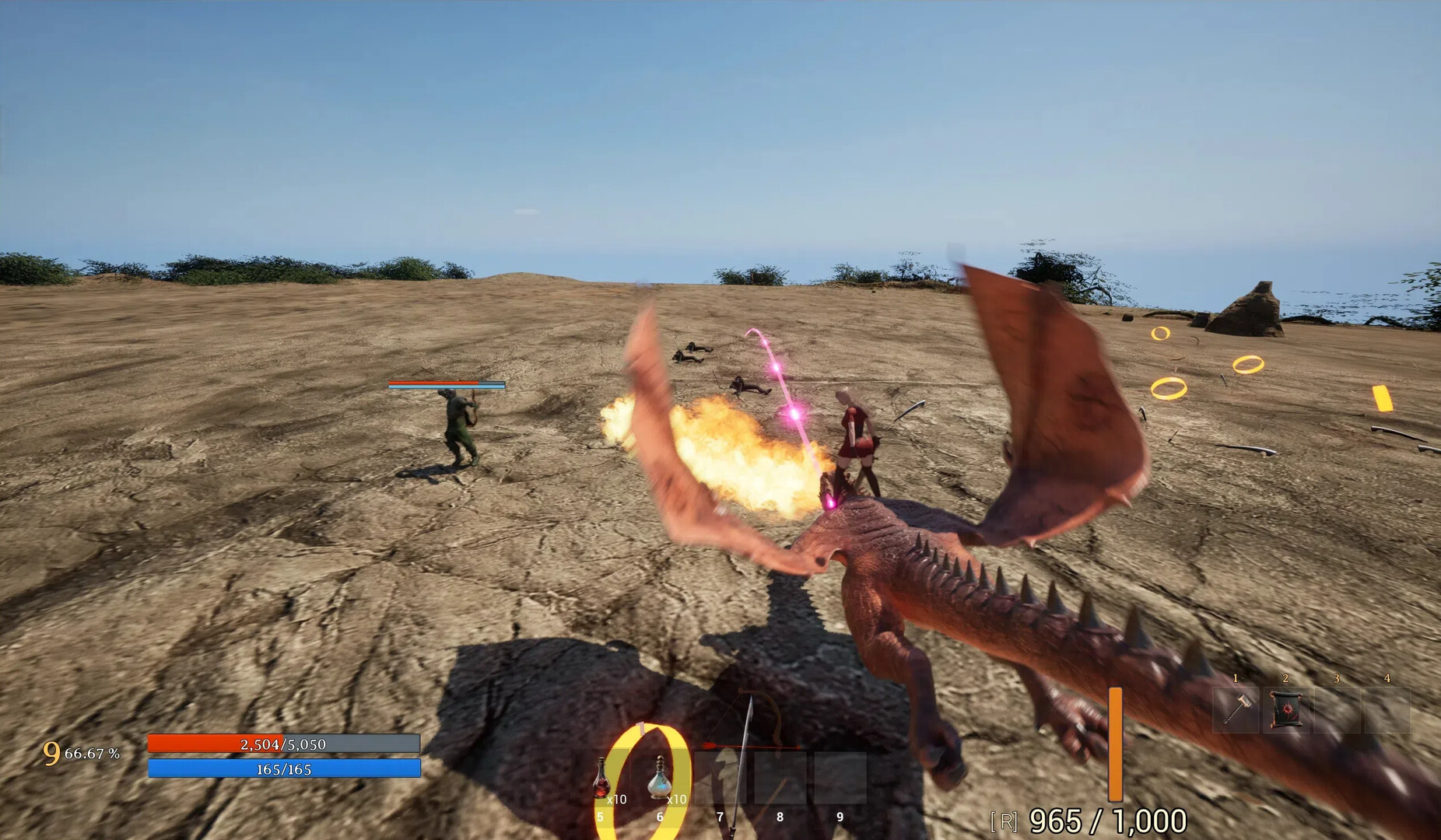Use the dark scroll spell in slot 2
1441x840 pixels.
(1286, 708)
